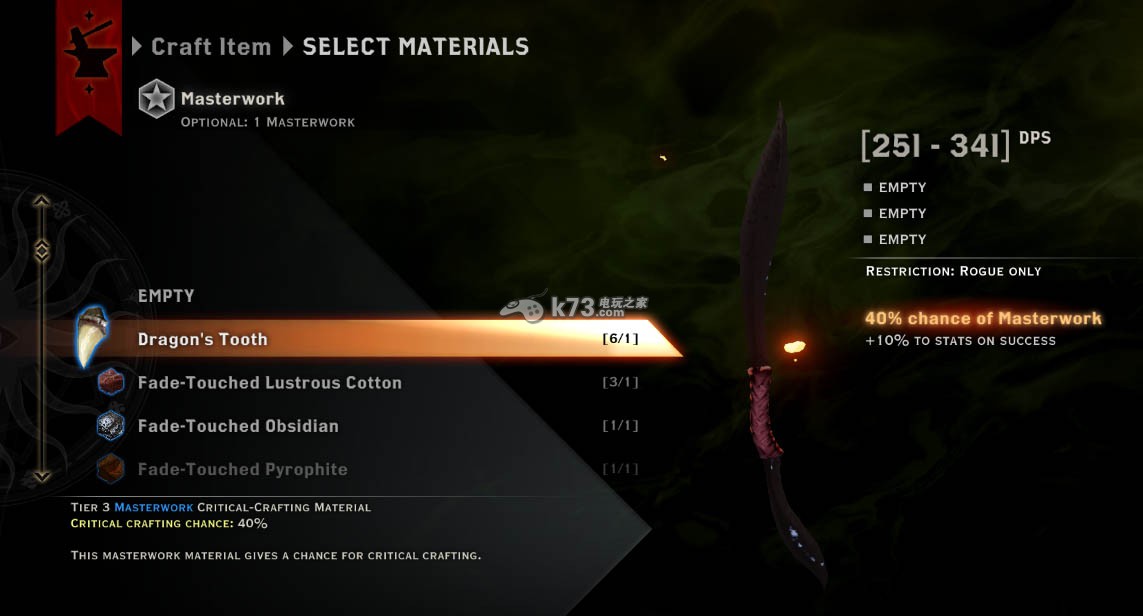Click the scroll-up arrow of the material list
Image resolution: width=1143 pixels, height=616 pixels.
coord(42,202)
